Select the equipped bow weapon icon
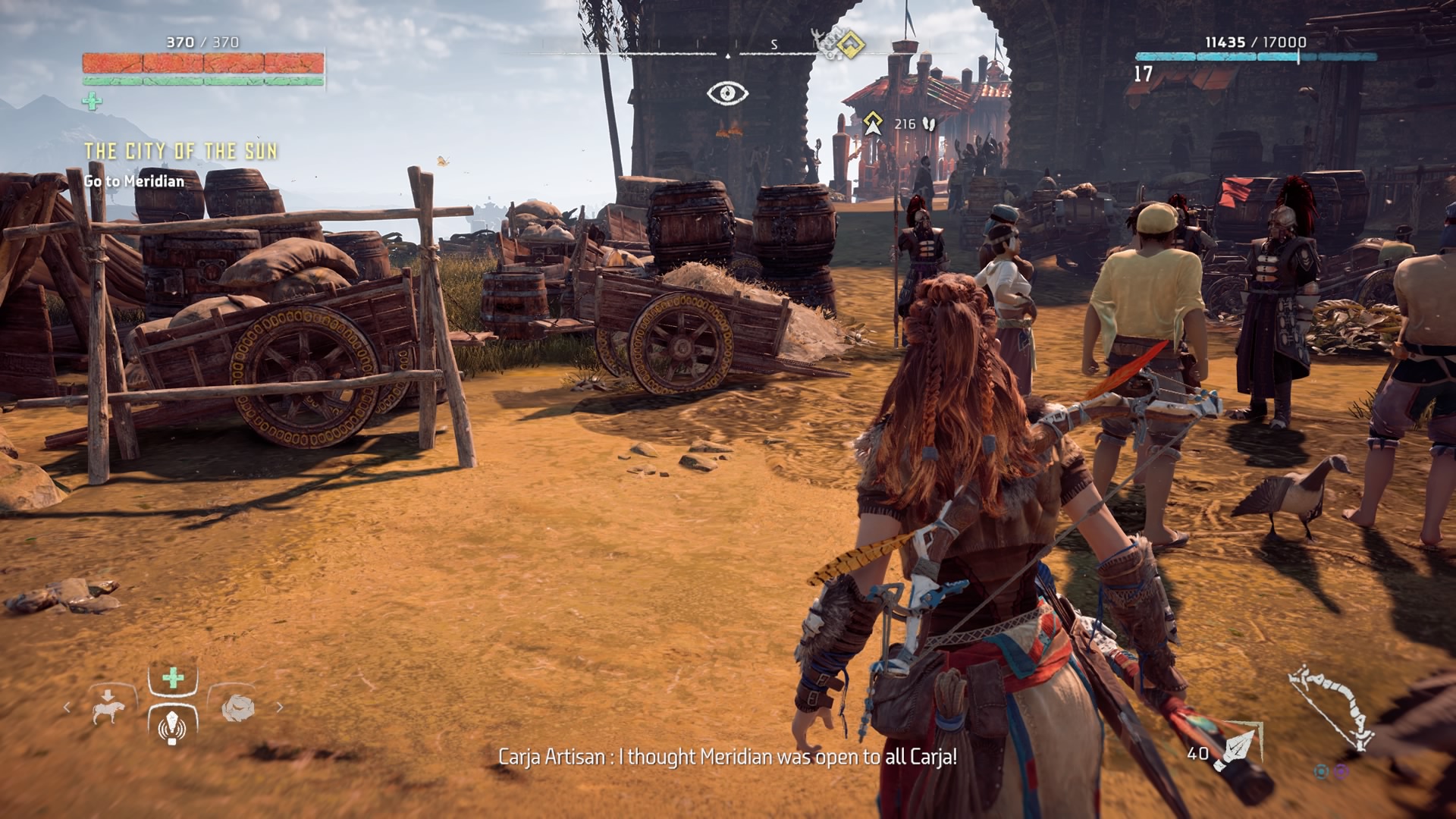Viewport: 1456px width, 819px height. point(1332,711)
